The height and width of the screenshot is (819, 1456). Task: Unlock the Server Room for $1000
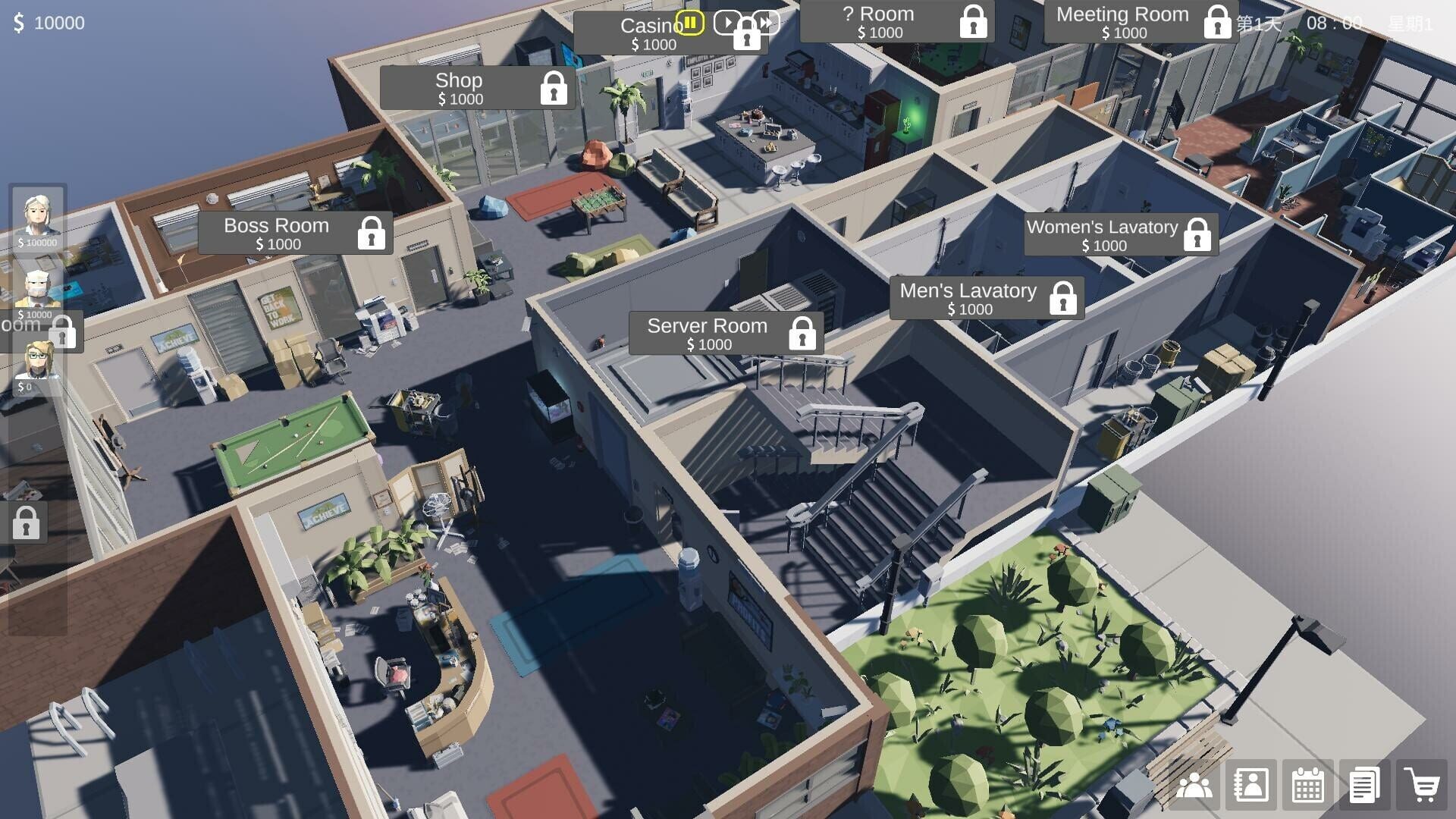[x=803, y=334]
